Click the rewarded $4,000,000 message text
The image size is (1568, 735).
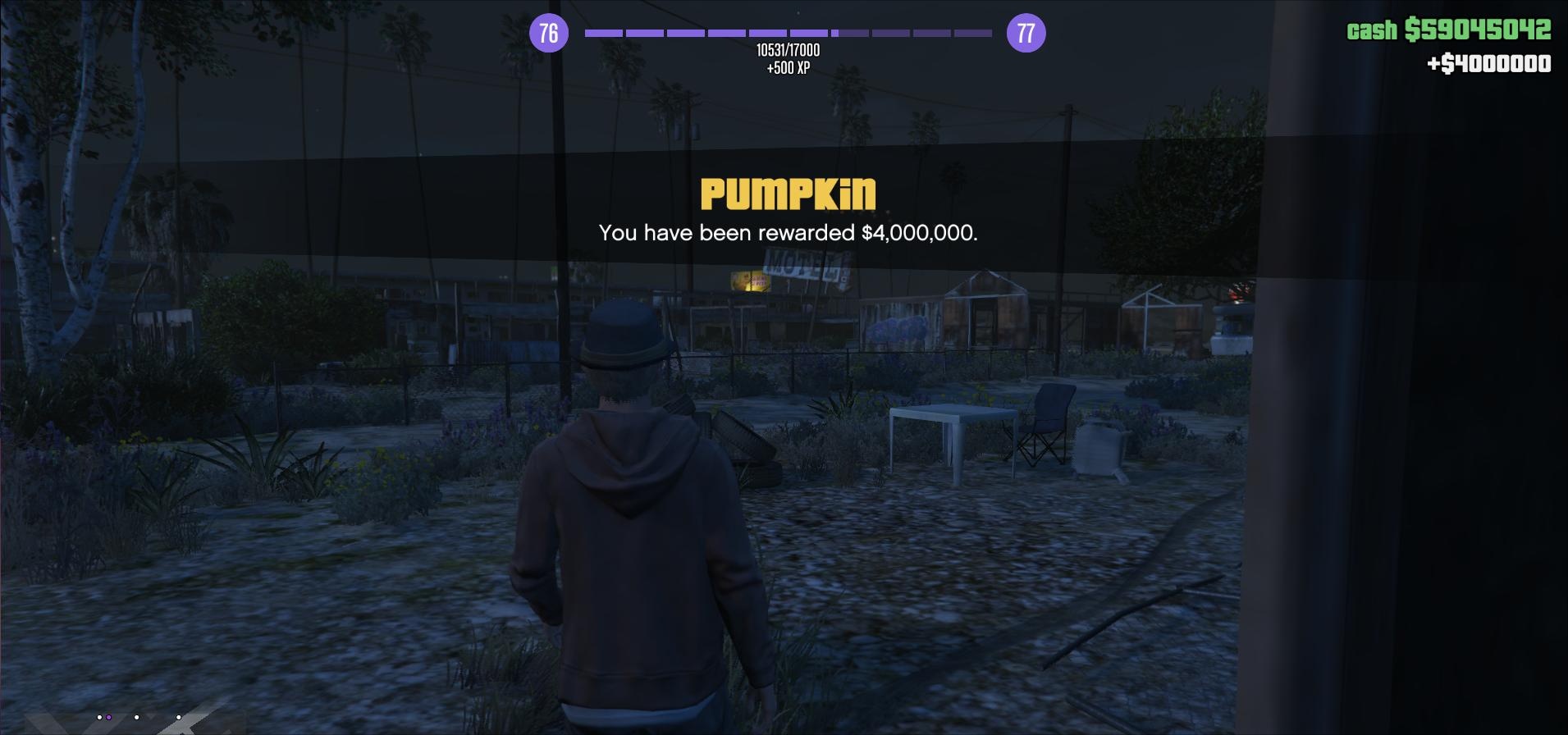(786, 234)
